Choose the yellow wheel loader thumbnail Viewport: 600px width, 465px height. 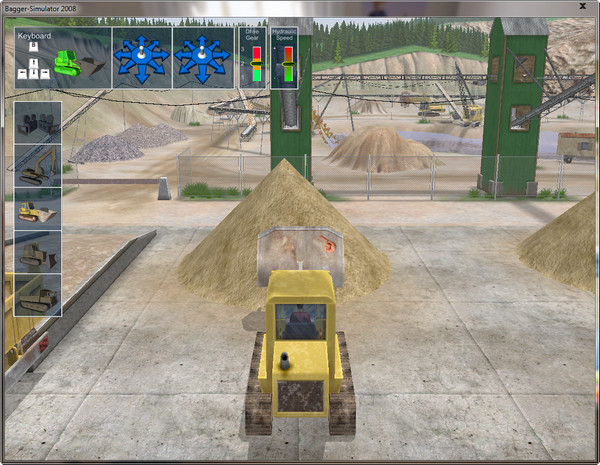[x=38, y=208]
